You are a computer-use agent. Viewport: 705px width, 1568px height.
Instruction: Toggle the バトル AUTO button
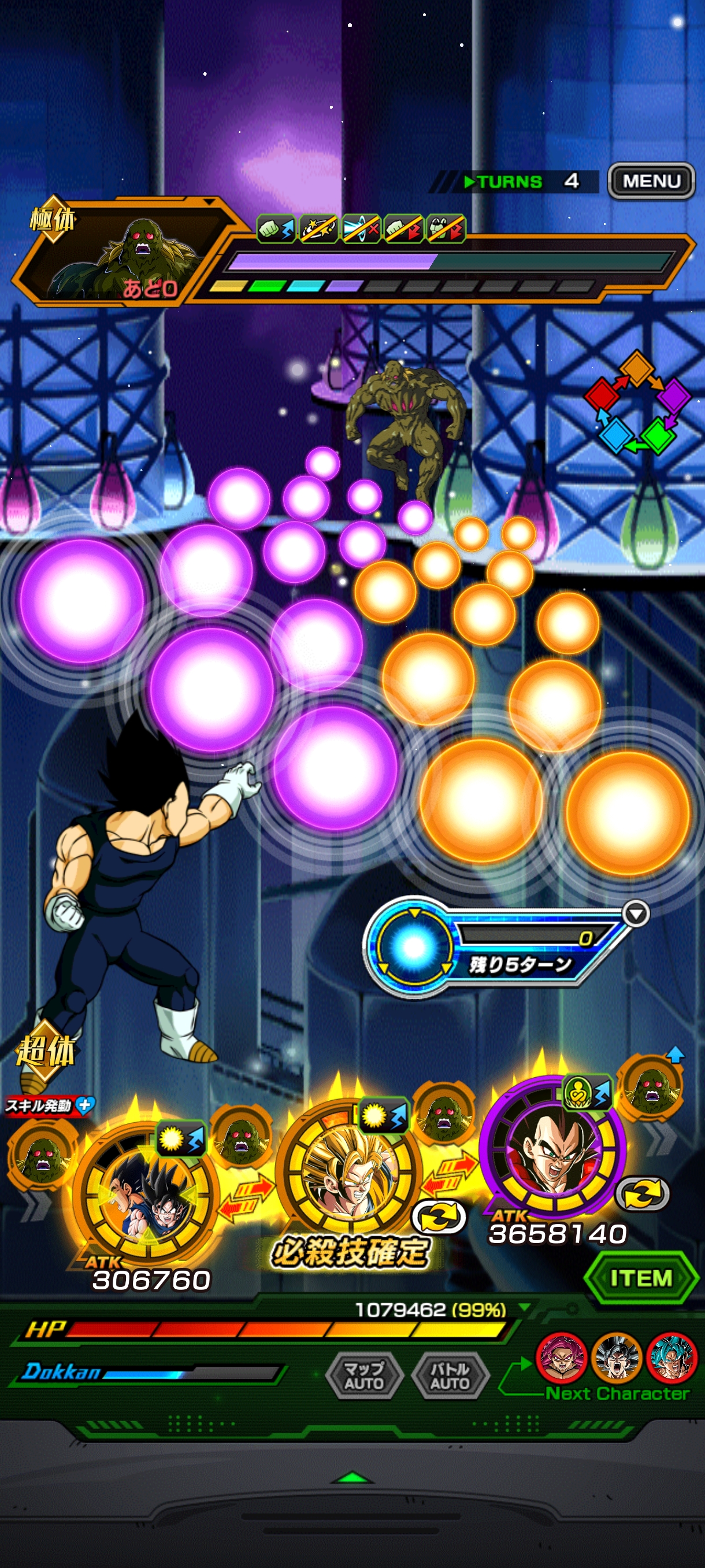450,1375
